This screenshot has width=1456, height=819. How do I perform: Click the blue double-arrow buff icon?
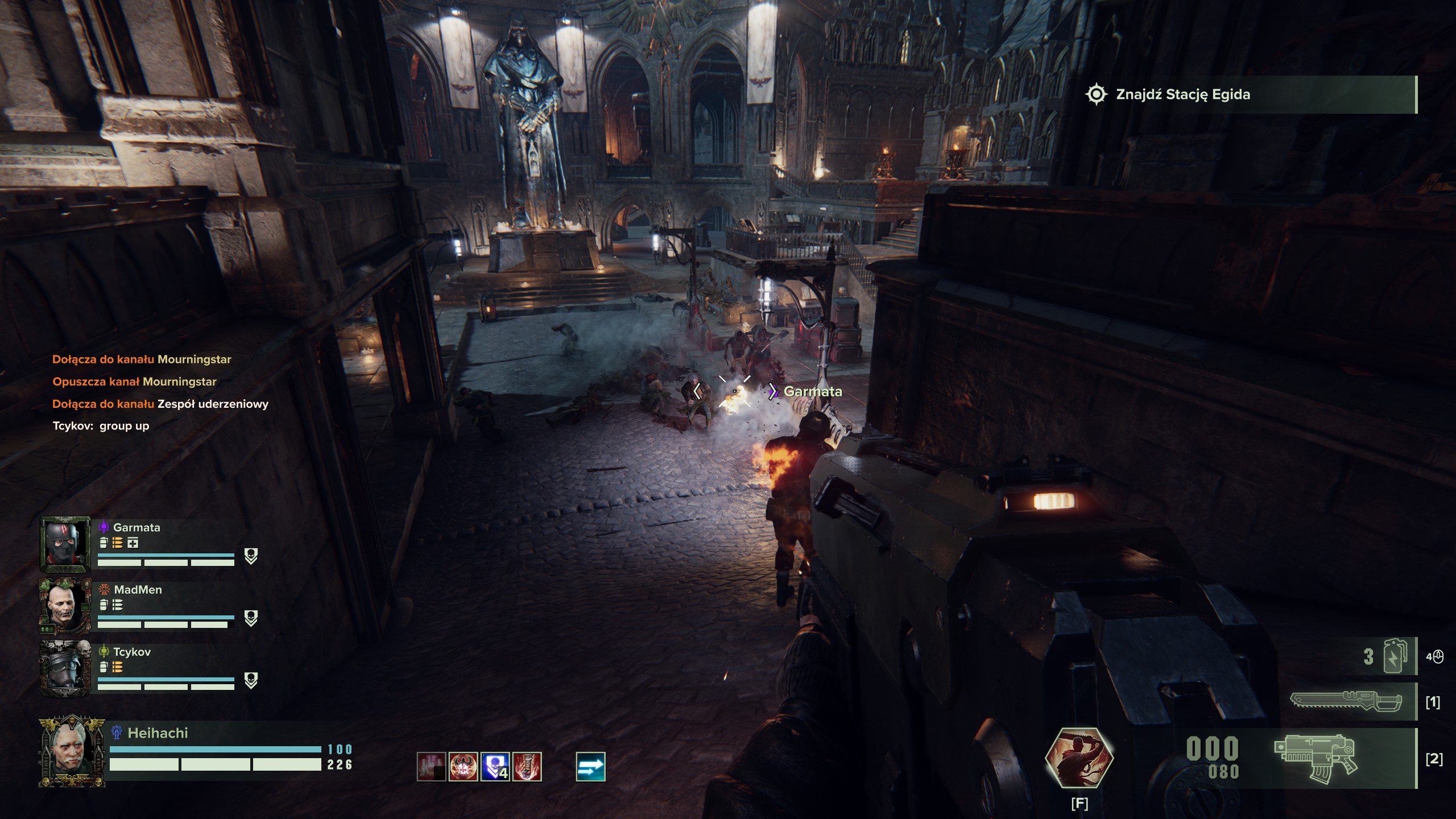(x=590, y=767)
